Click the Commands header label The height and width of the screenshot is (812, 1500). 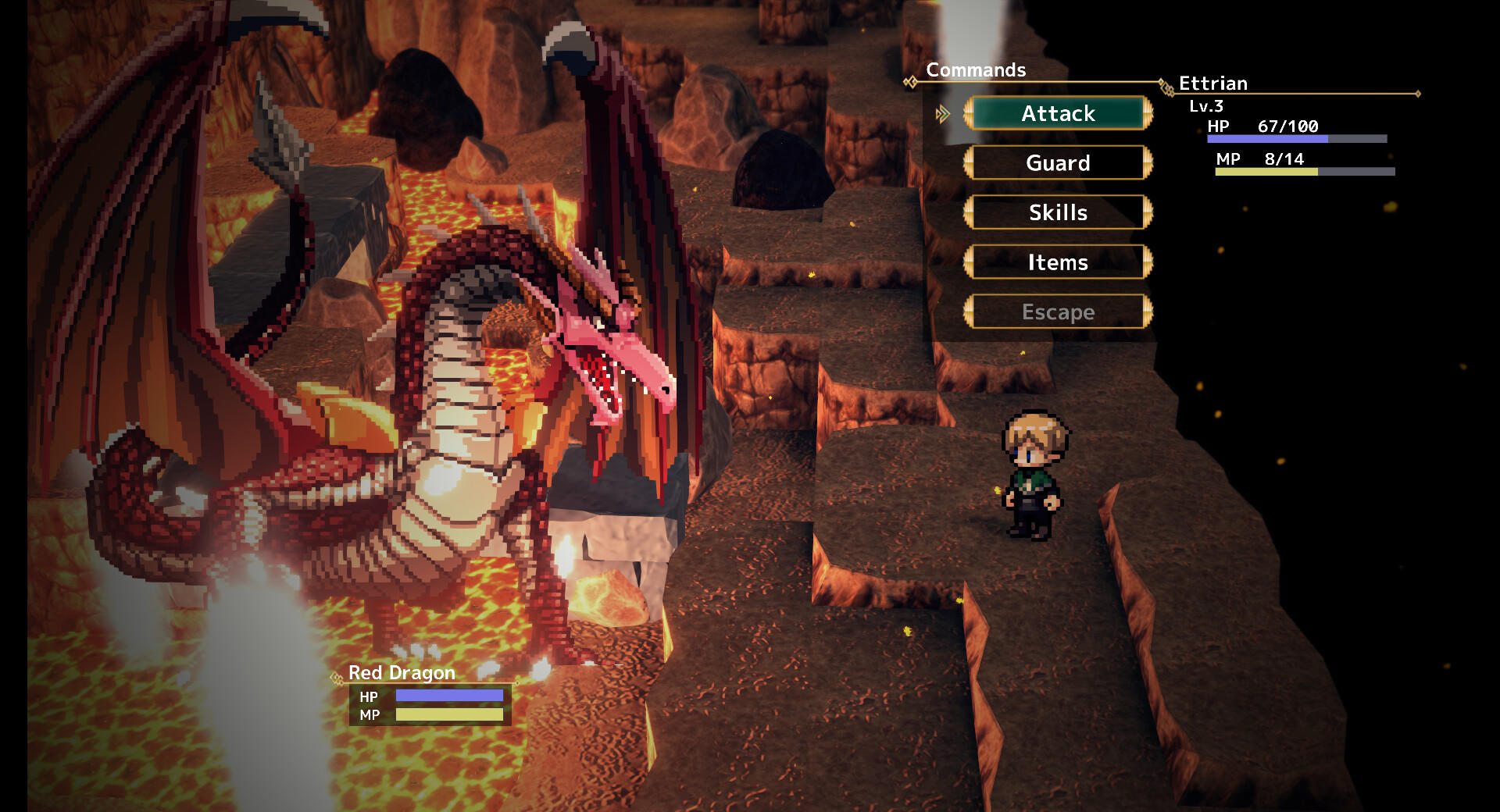976,70
